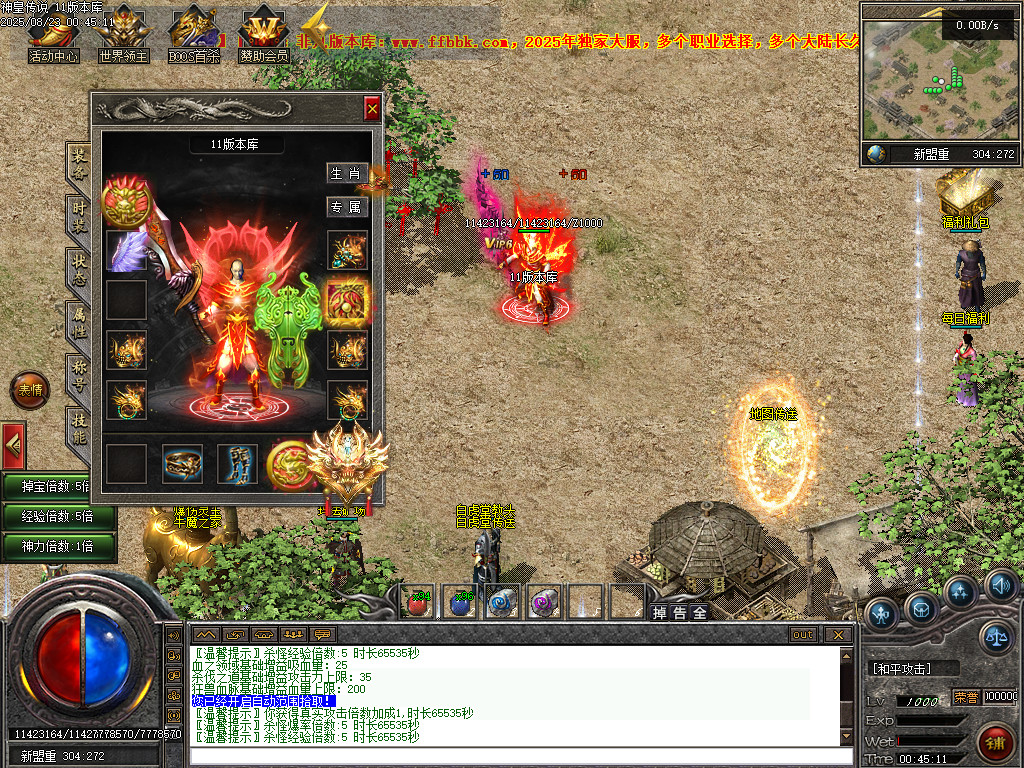Select the purple wing equipment slot
The width and height of the screenshot is (1024, 768).
127,251
